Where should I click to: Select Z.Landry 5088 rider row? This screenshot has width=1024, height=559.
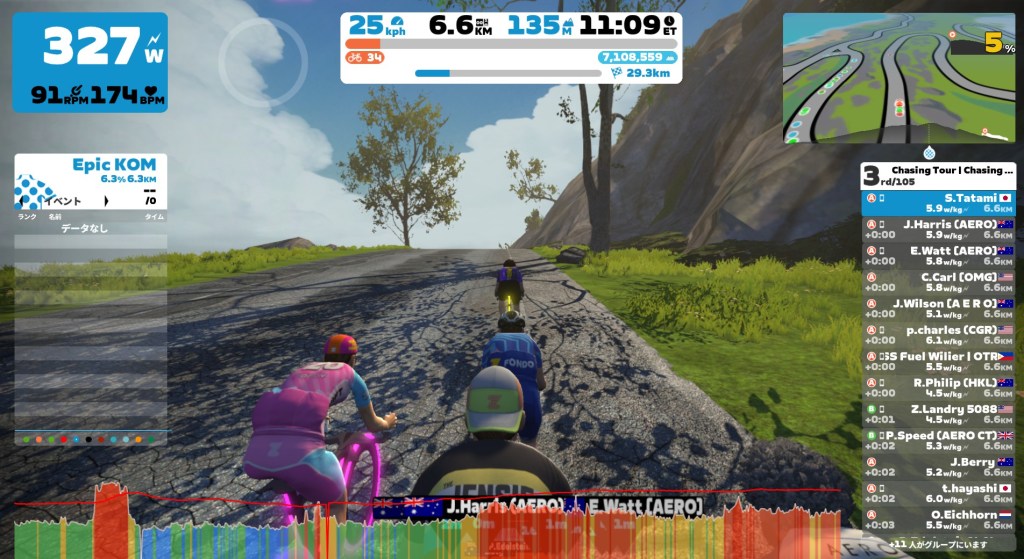[x=938, y=414]
